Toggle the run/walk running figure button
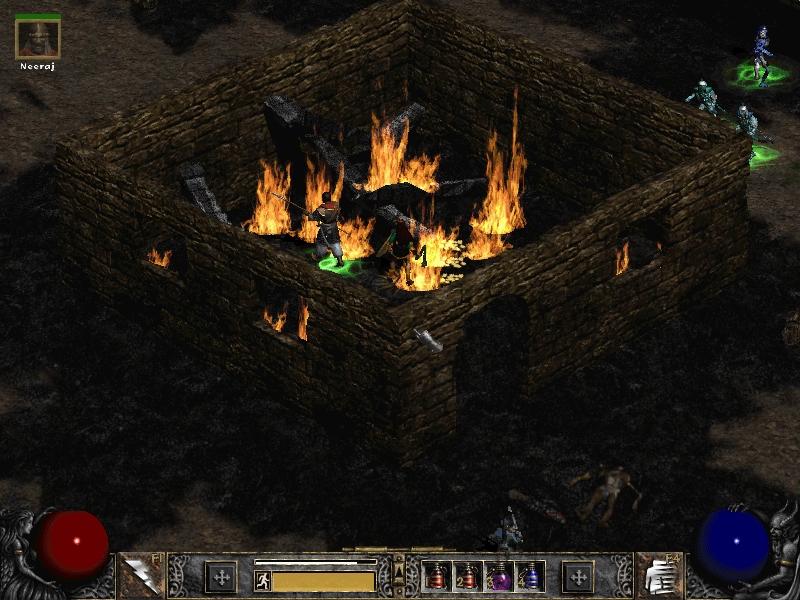 (262, 581)
